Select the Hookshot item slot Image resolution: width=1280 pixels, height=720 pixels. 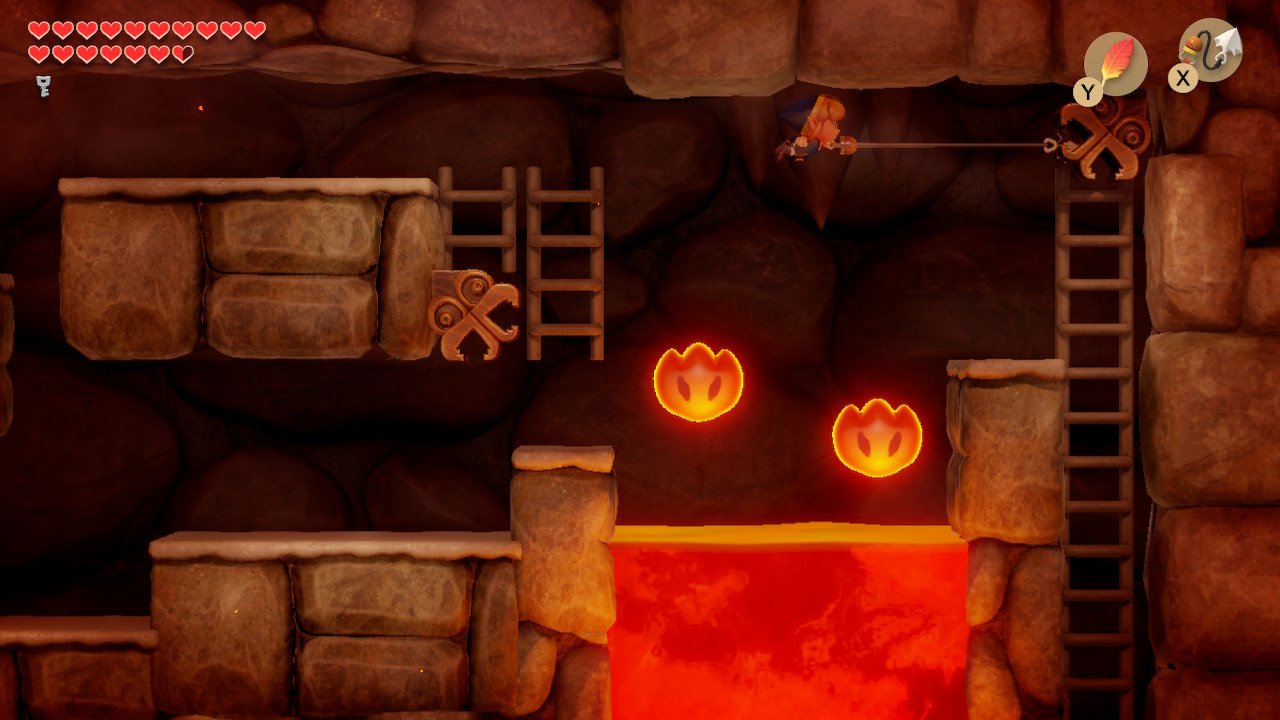(1211, 51)
